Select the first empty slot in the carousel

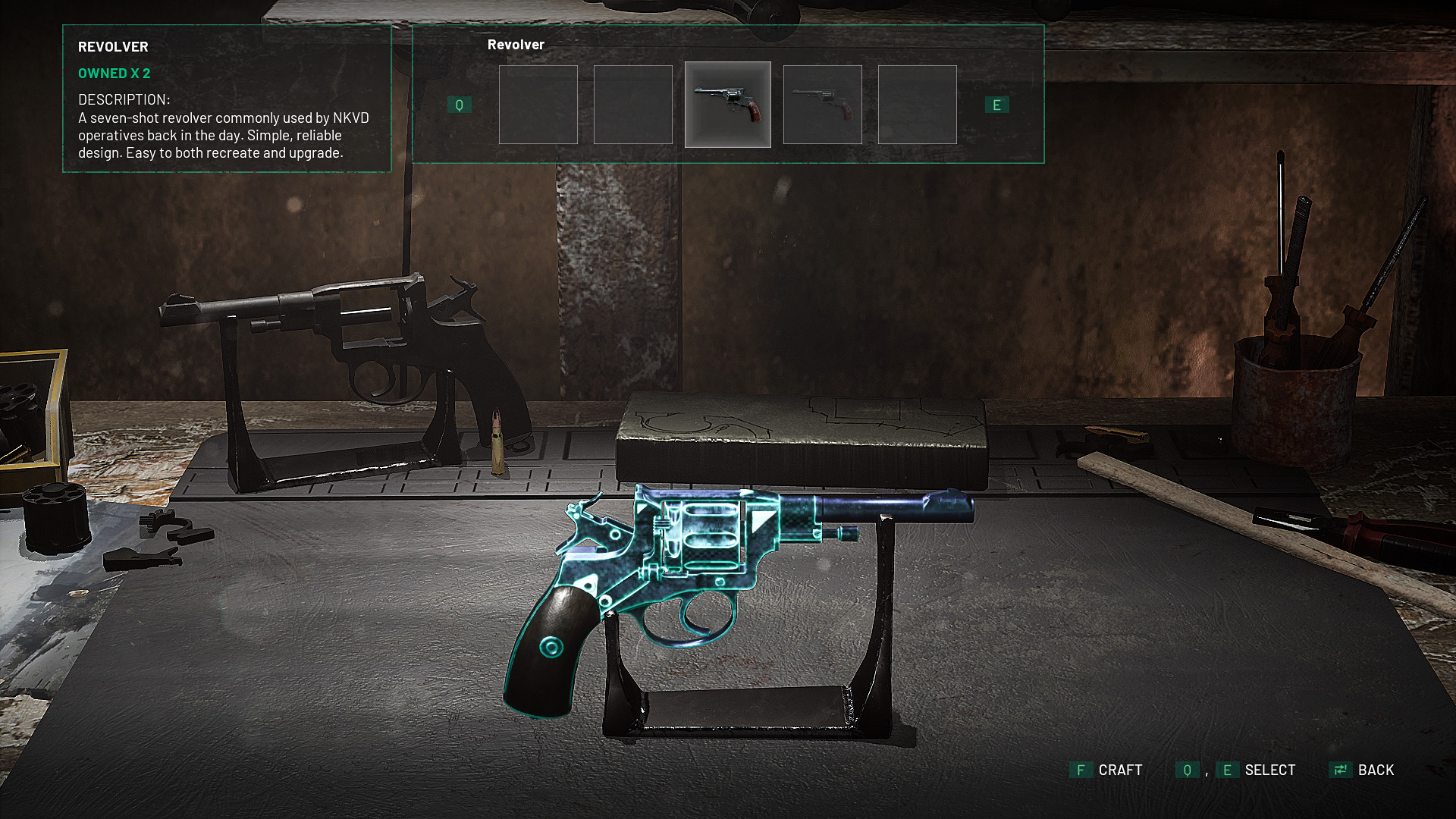coord(538,105)
